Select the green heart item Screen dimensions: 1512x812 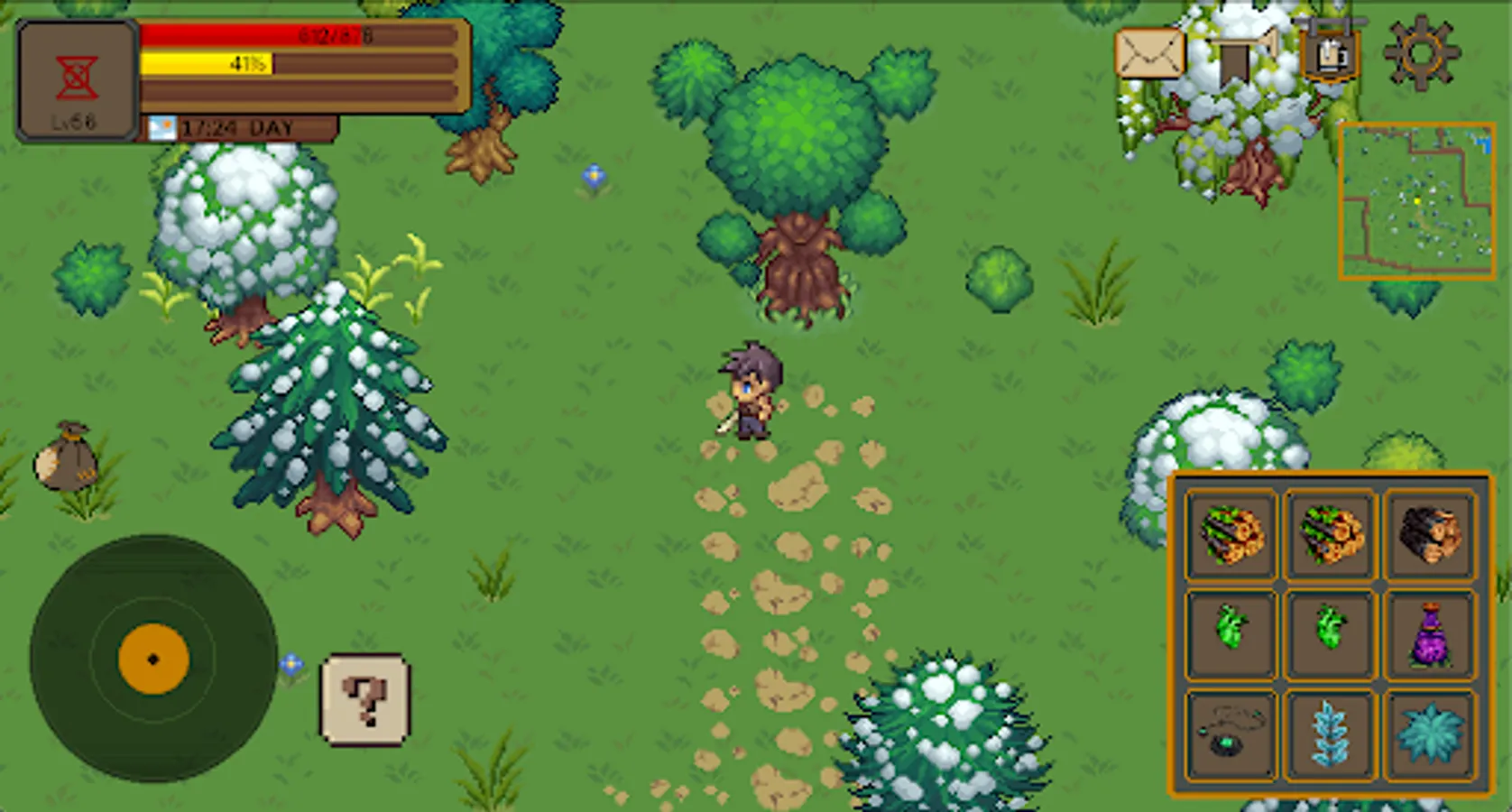pyautogui.click(x=1231, y=632)
